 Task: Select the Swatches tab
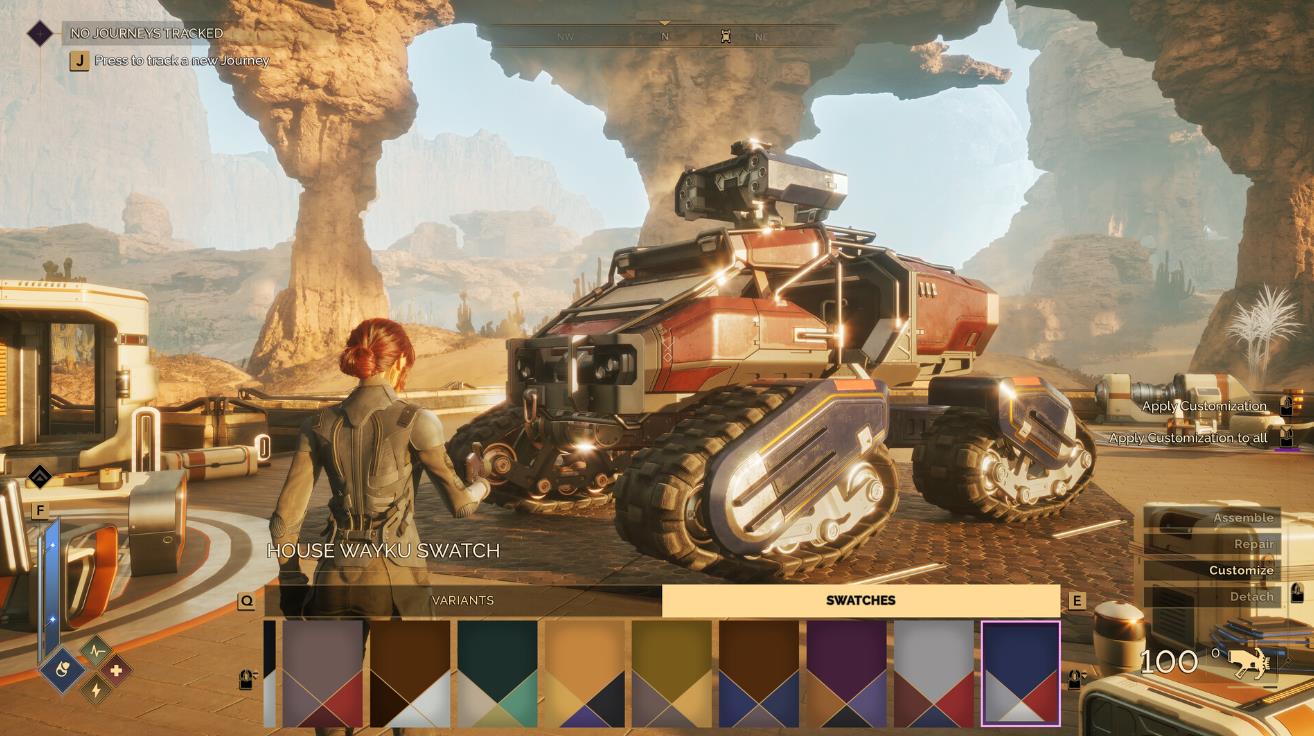860,600
